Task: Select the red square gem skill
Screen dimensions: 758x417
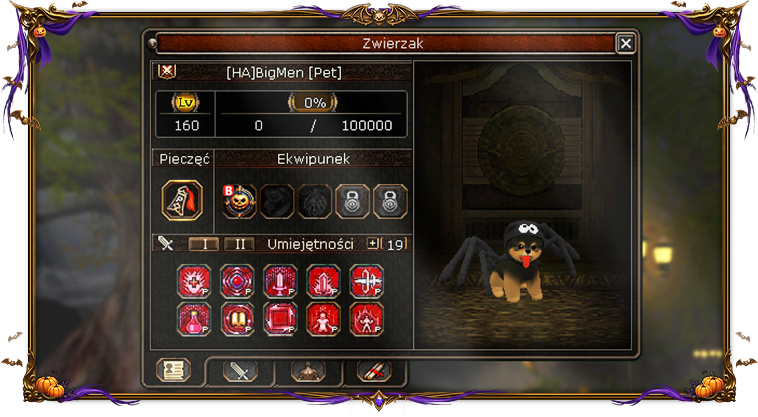Action: pos(279,318)
